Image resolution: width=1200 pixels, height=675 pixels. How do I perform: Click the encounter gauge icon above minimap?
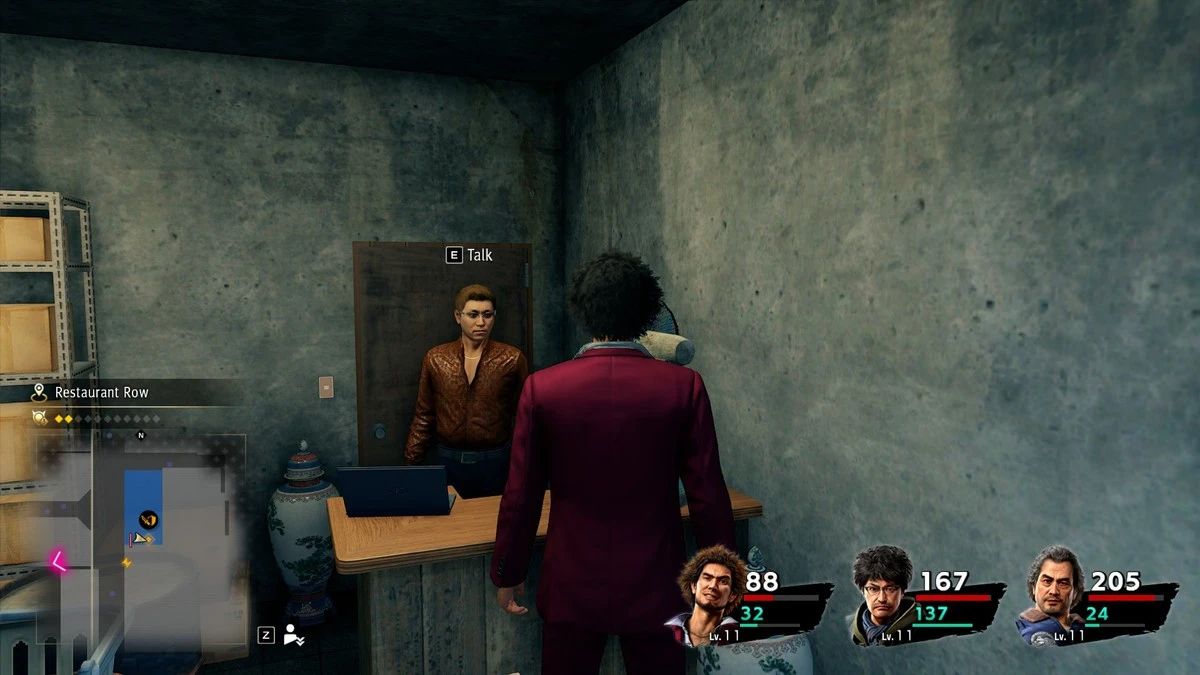(x=40, y=417)
